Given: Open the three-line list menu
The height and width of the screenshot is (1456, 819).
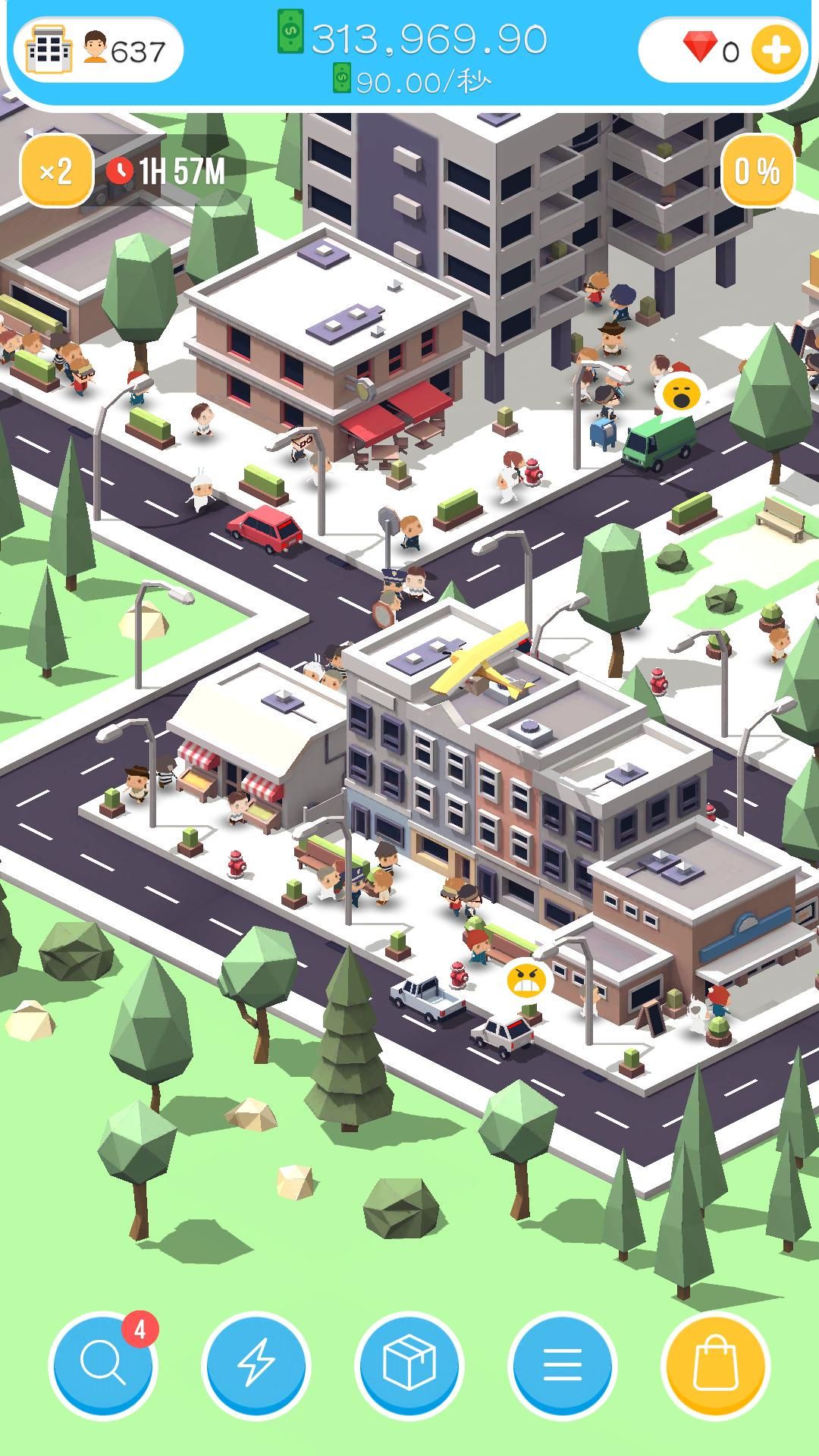Looking at the screenshot, I should (563, 1363).
